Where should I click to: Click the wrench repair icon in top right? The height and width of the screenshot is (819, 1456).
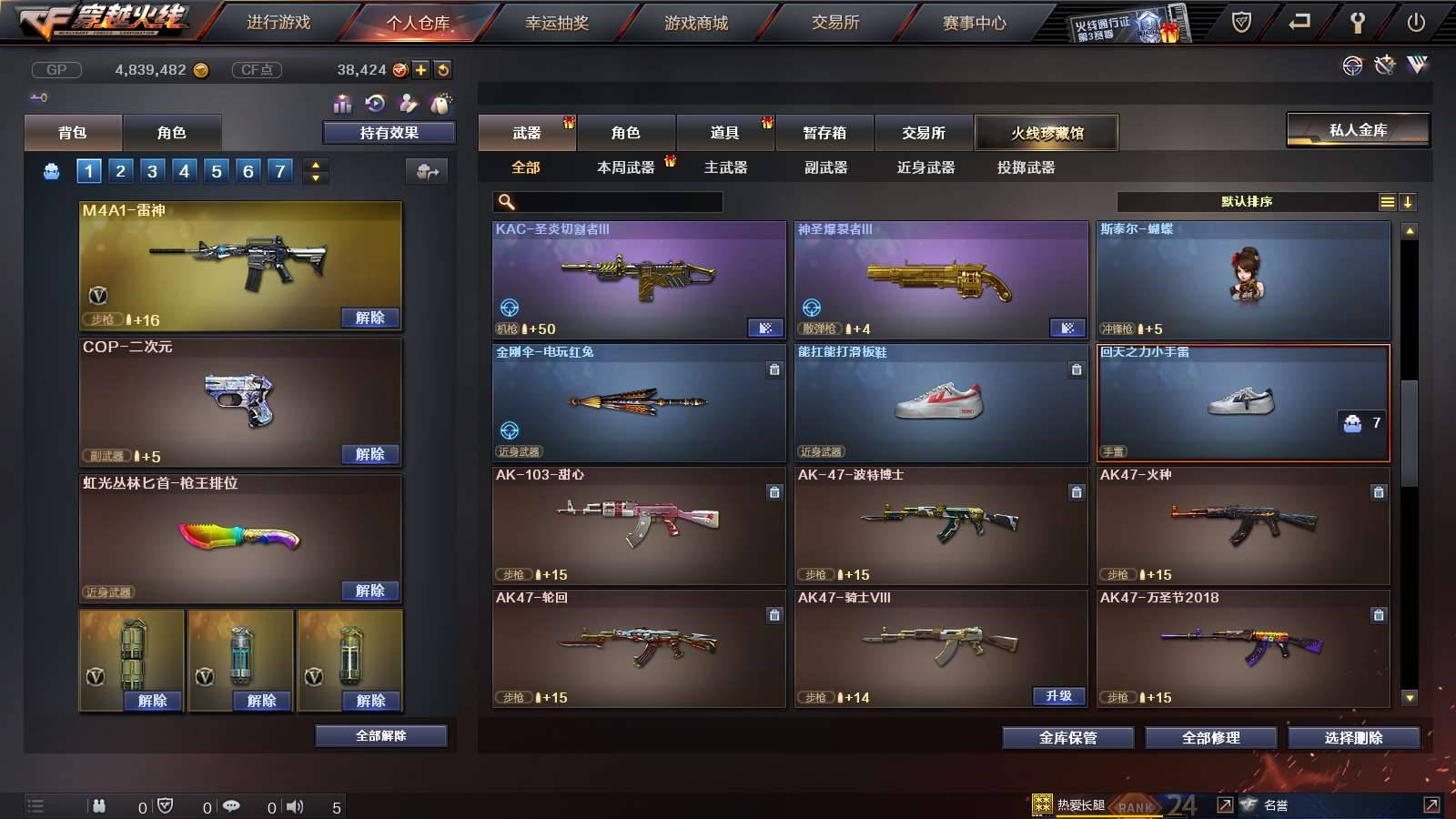[1384, 66]
